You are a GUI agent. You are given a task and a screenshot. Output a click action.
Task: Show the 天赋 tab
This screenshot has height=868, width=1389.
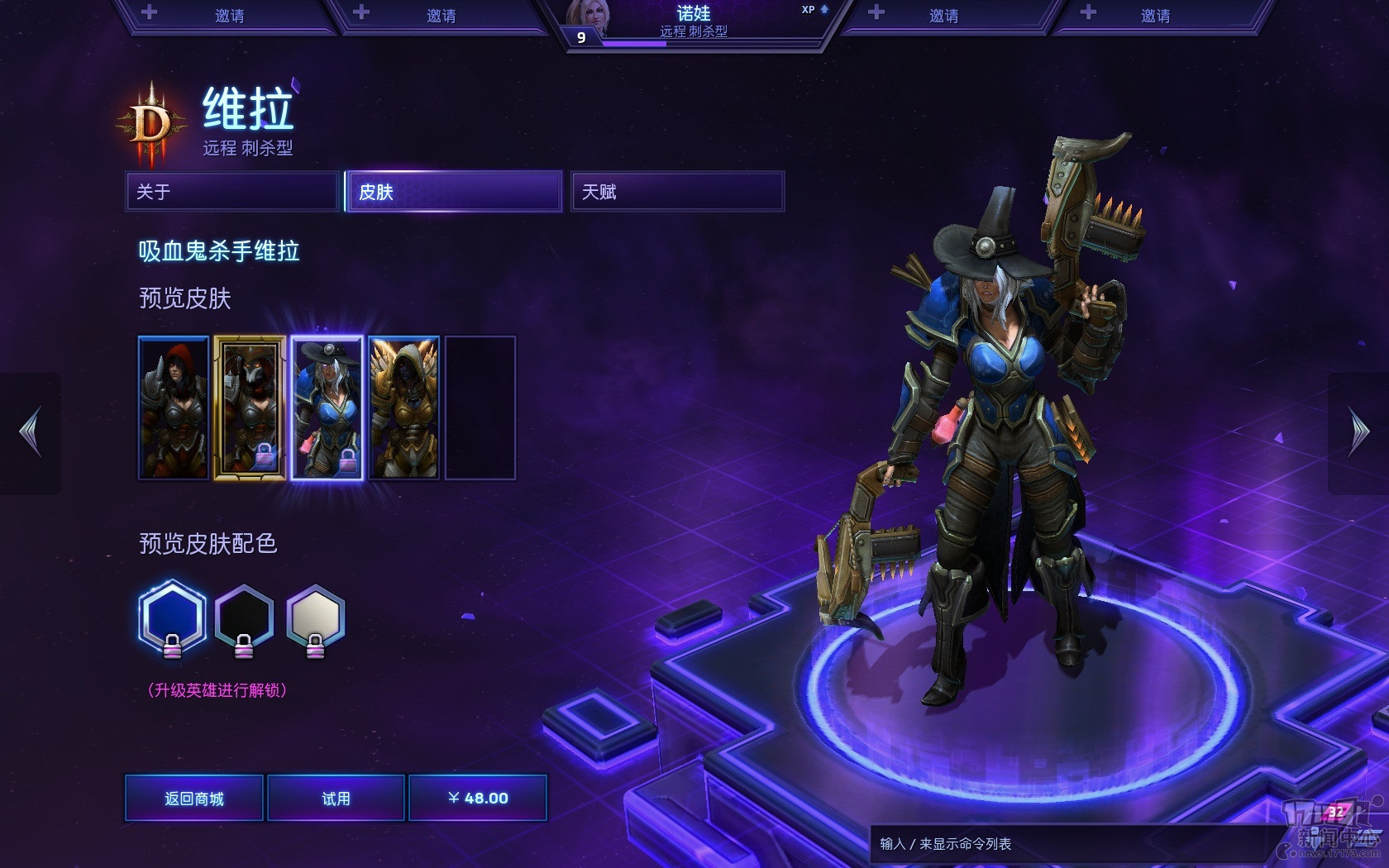click(677, 192)
